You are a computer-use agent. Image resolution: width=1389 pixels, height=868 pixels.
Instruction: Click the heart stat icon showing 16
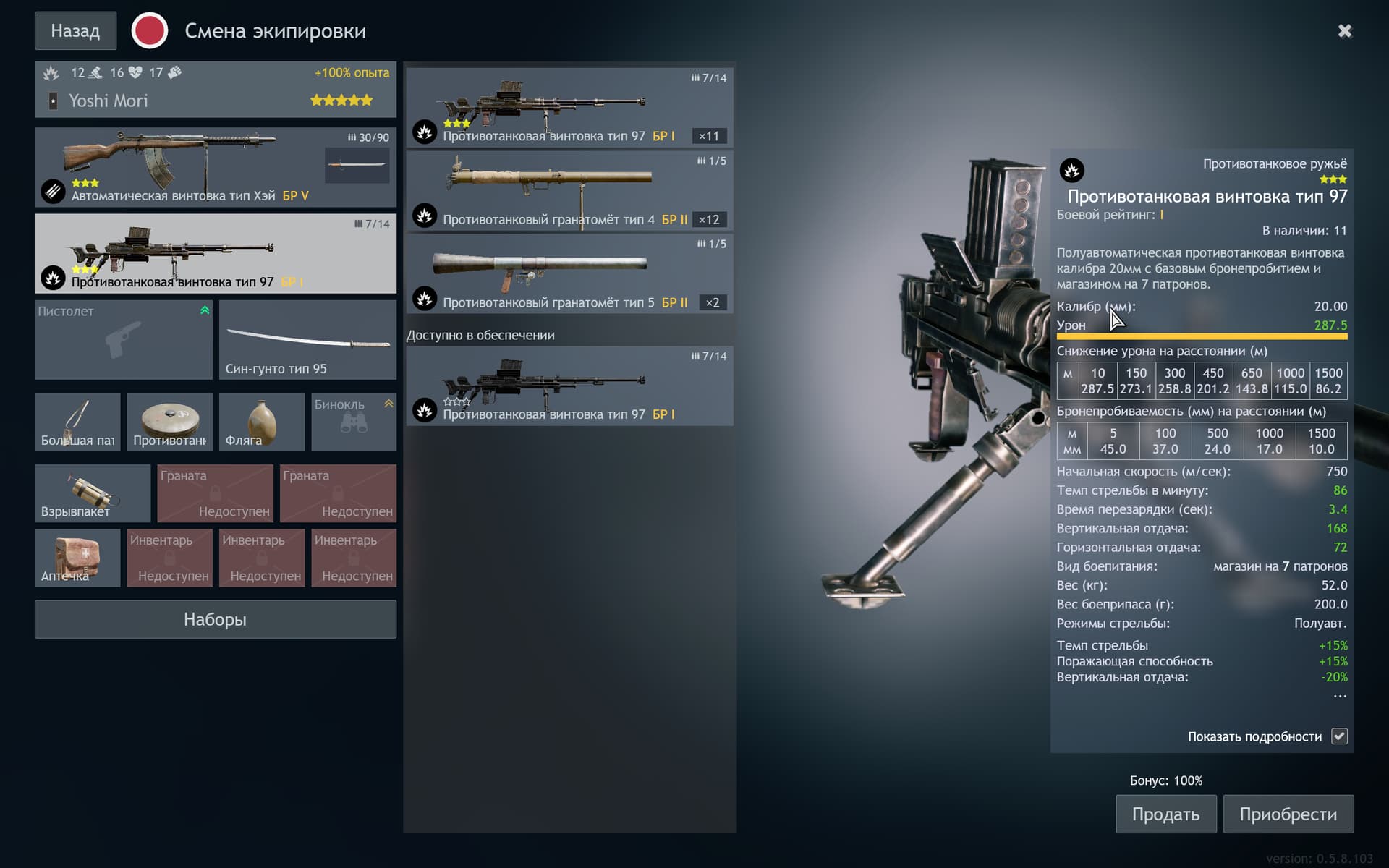coord(135,73)
